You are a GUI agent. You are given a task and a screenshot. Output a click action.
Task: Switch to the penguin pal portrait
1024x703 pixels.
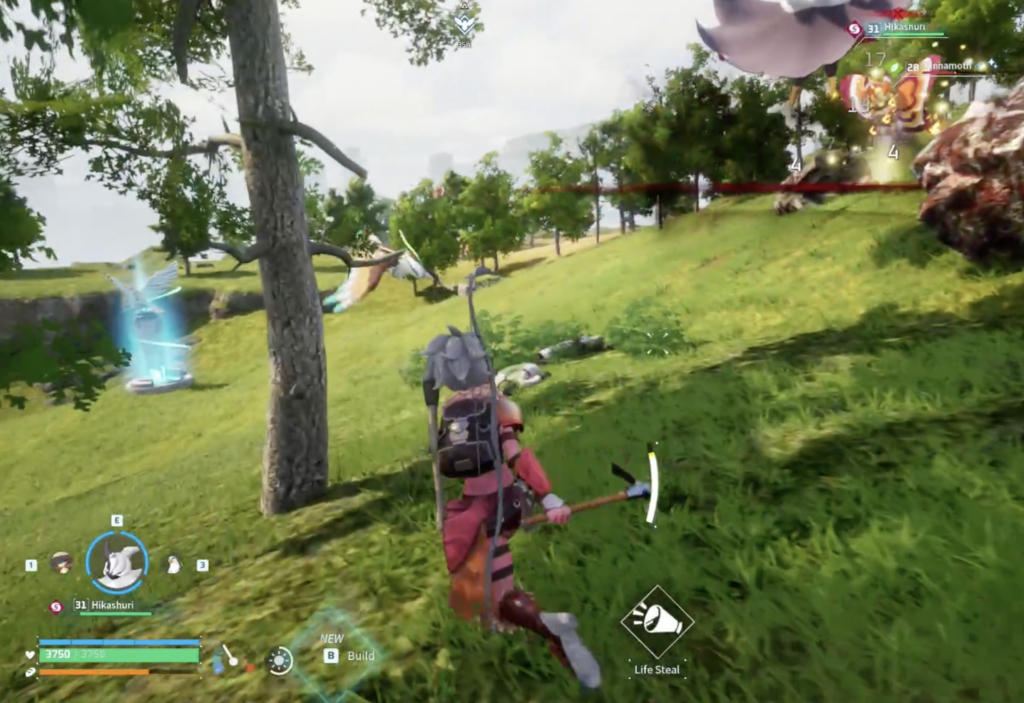tap(173, 565)
